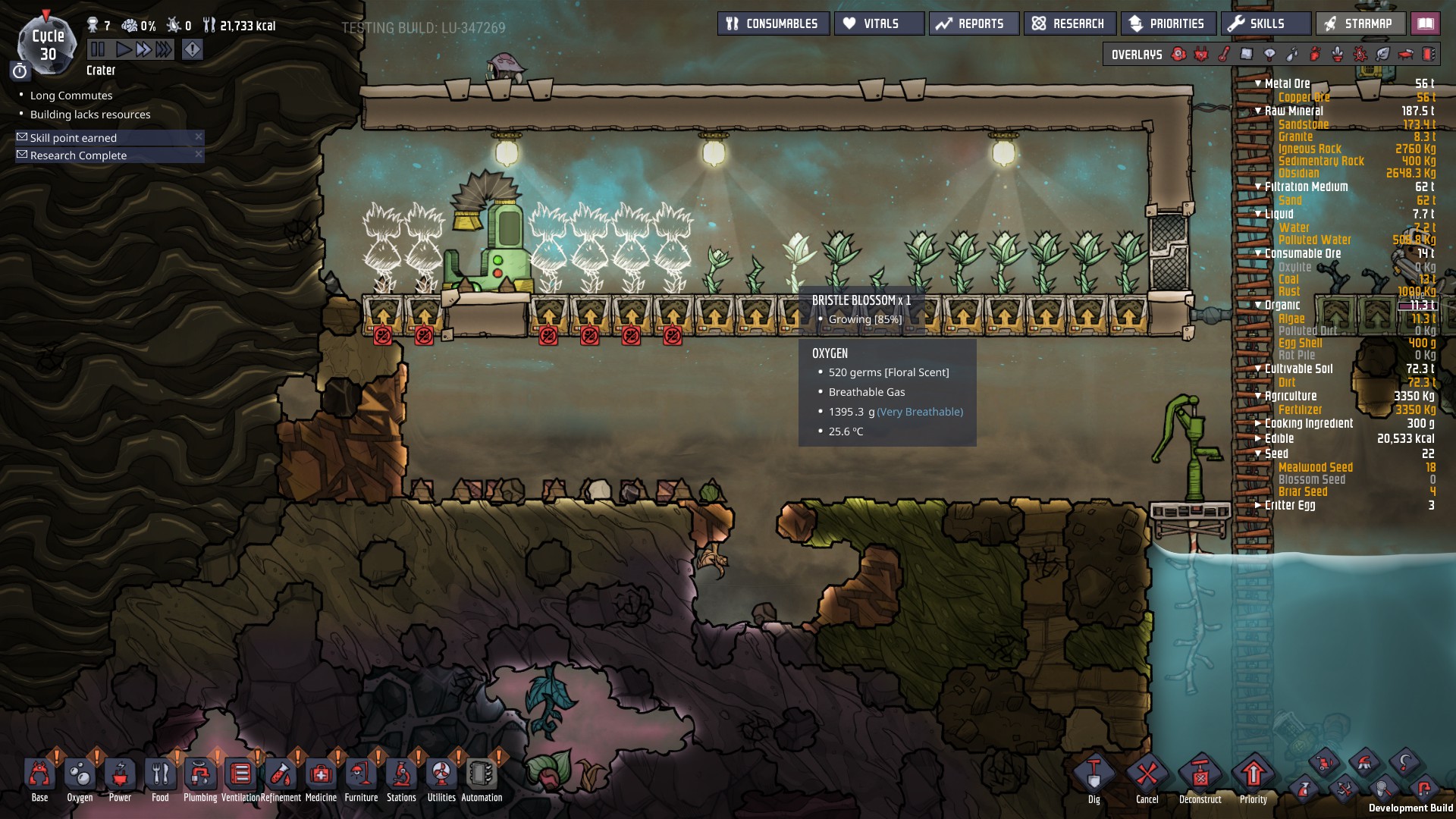Choose the Priority tool

point(1253,777)
